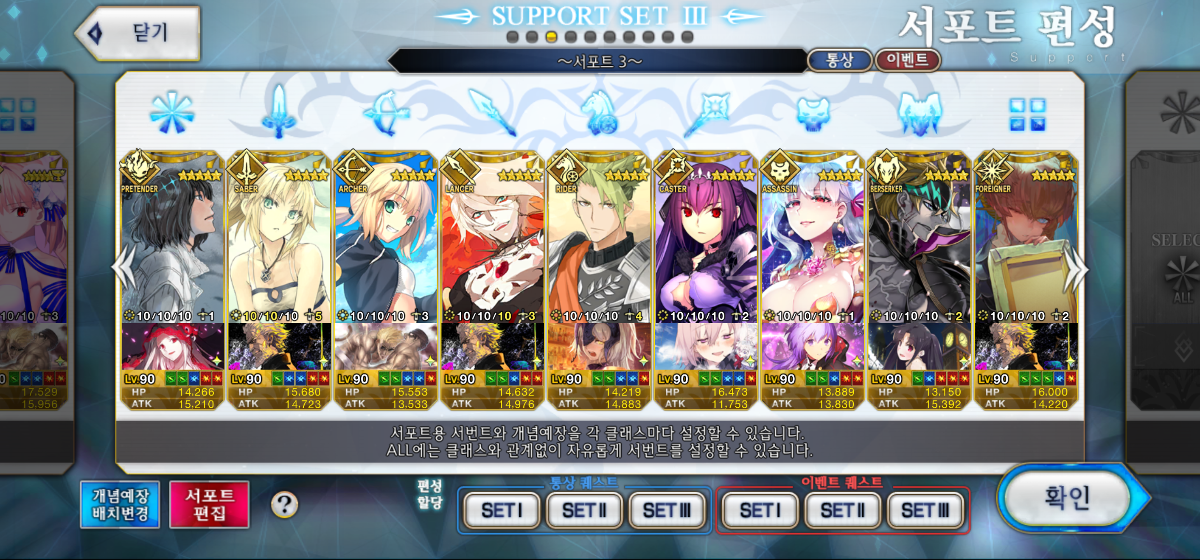Screen dimensions: 1200x560
Task: Go to the next support set with right arrow
Action: click(x=1077, y=268)
